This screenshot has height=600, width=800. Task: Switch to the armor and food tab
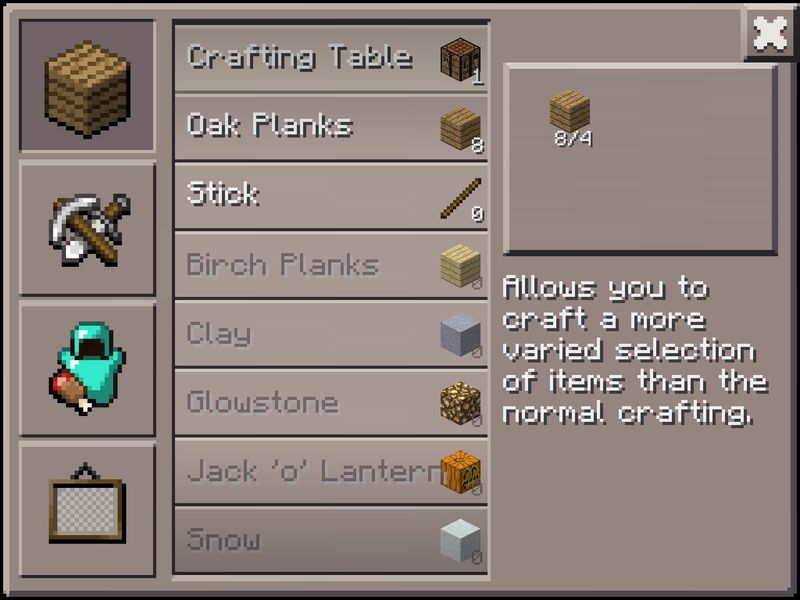coord(88,369)
